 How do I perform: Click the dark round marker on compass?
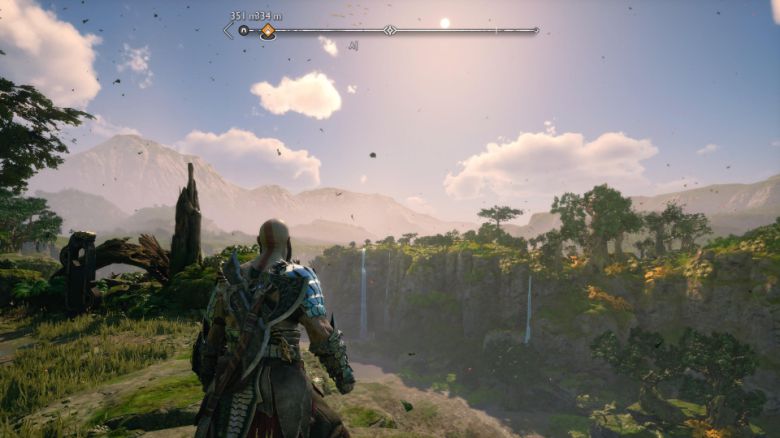(244, 31)
